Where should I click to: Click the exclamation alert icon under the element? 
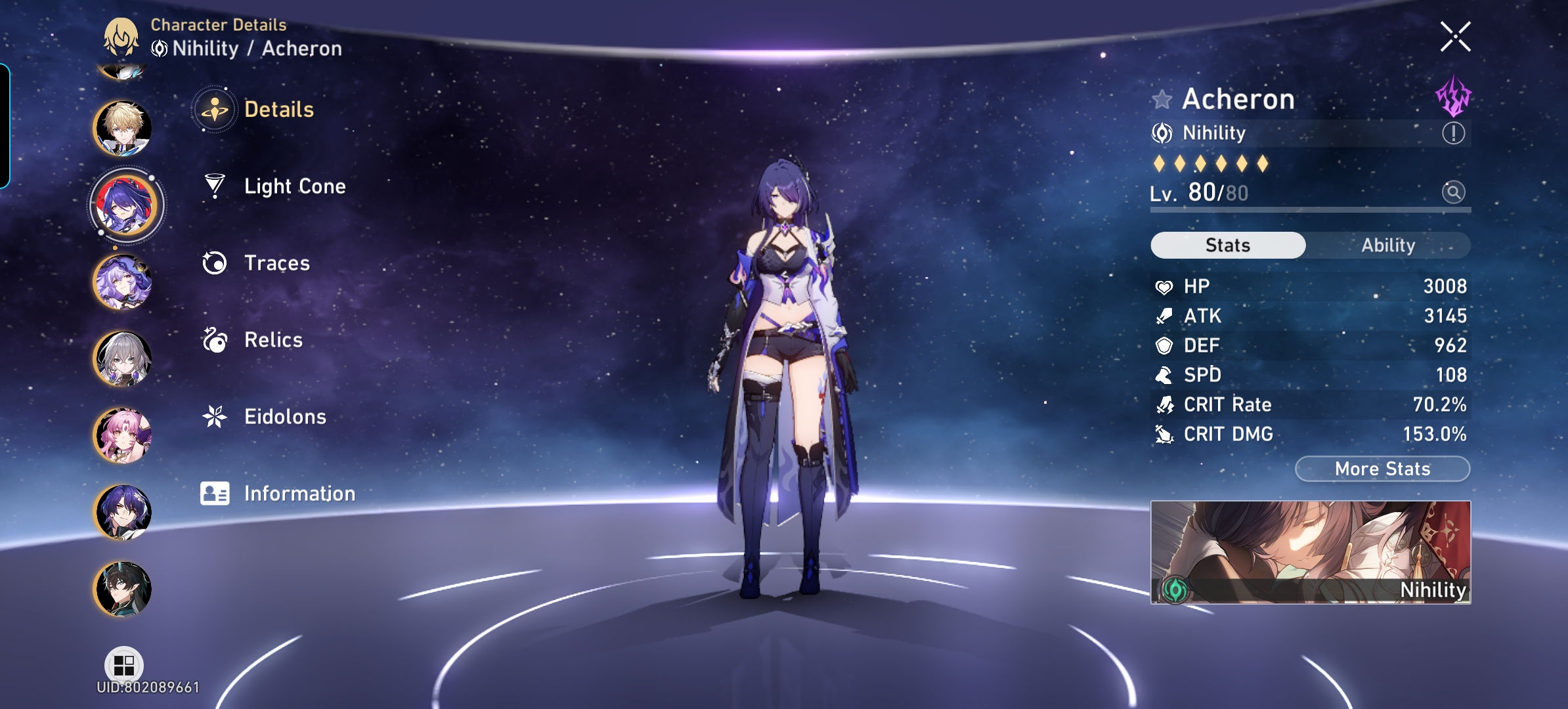[1455, 133]
